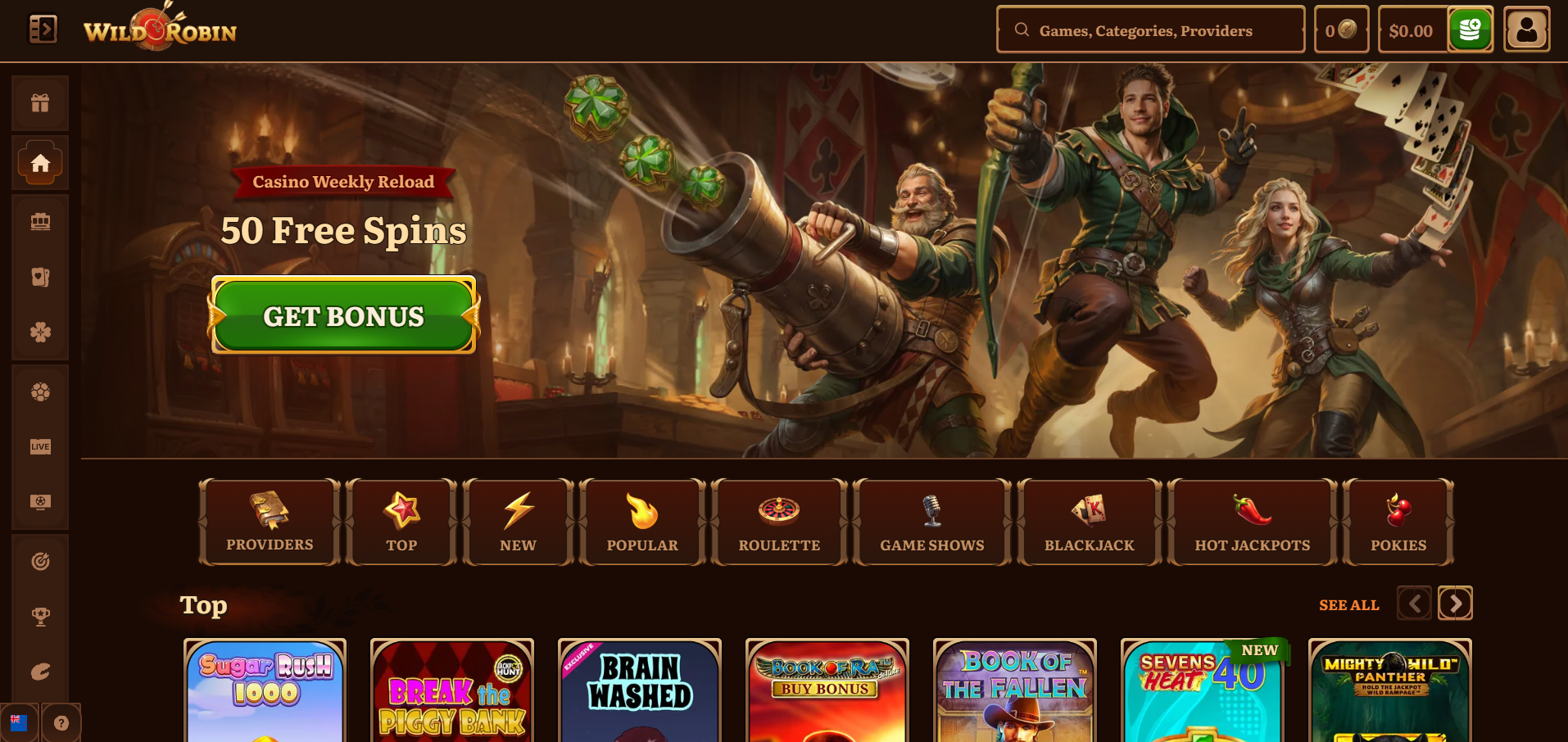Open the slot machine games icon
Screen dimensions: 1568x742
point(40,221)
